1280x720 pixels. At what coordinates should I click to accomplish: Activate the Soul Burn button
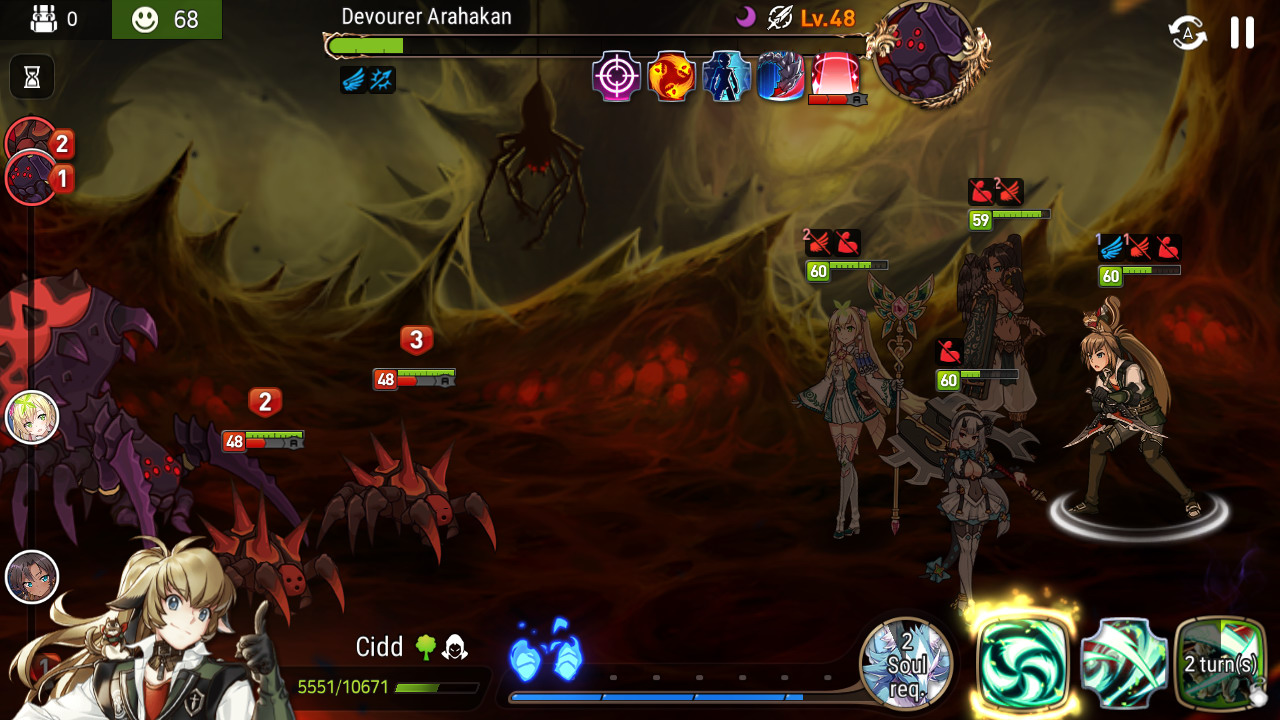tap(906, 663)
